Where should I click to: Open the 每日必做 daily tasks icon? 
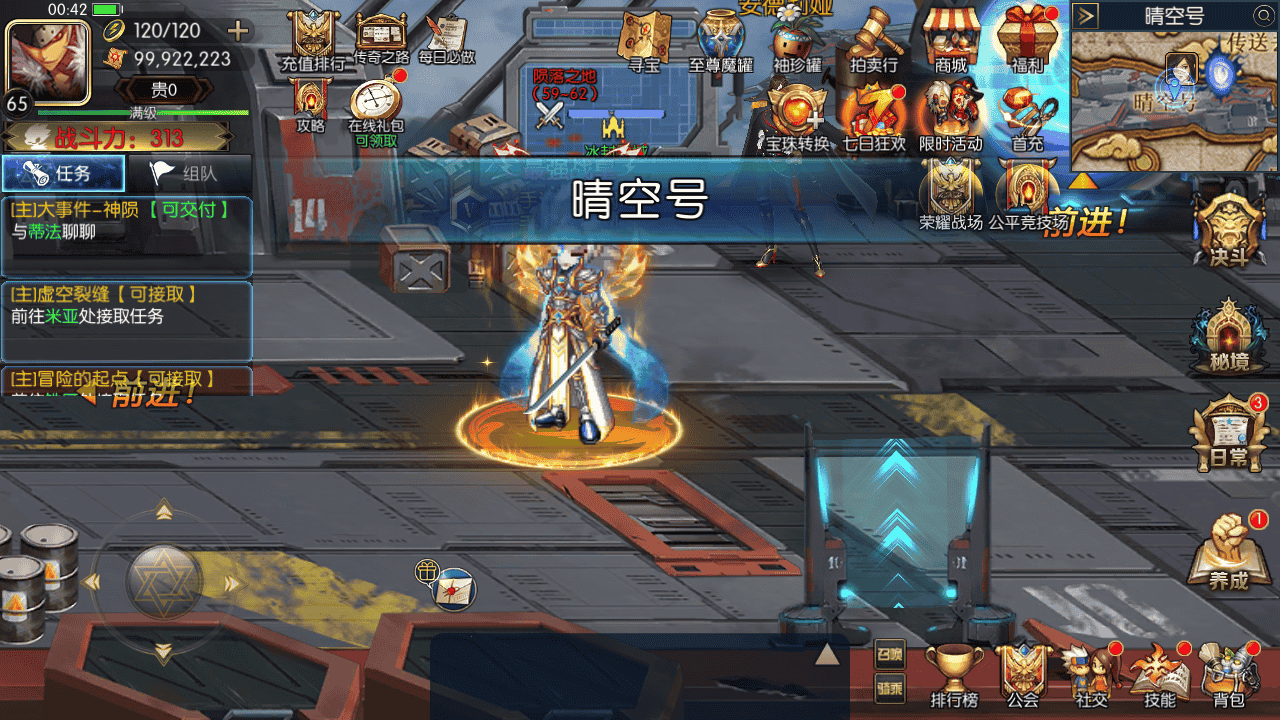446,40
